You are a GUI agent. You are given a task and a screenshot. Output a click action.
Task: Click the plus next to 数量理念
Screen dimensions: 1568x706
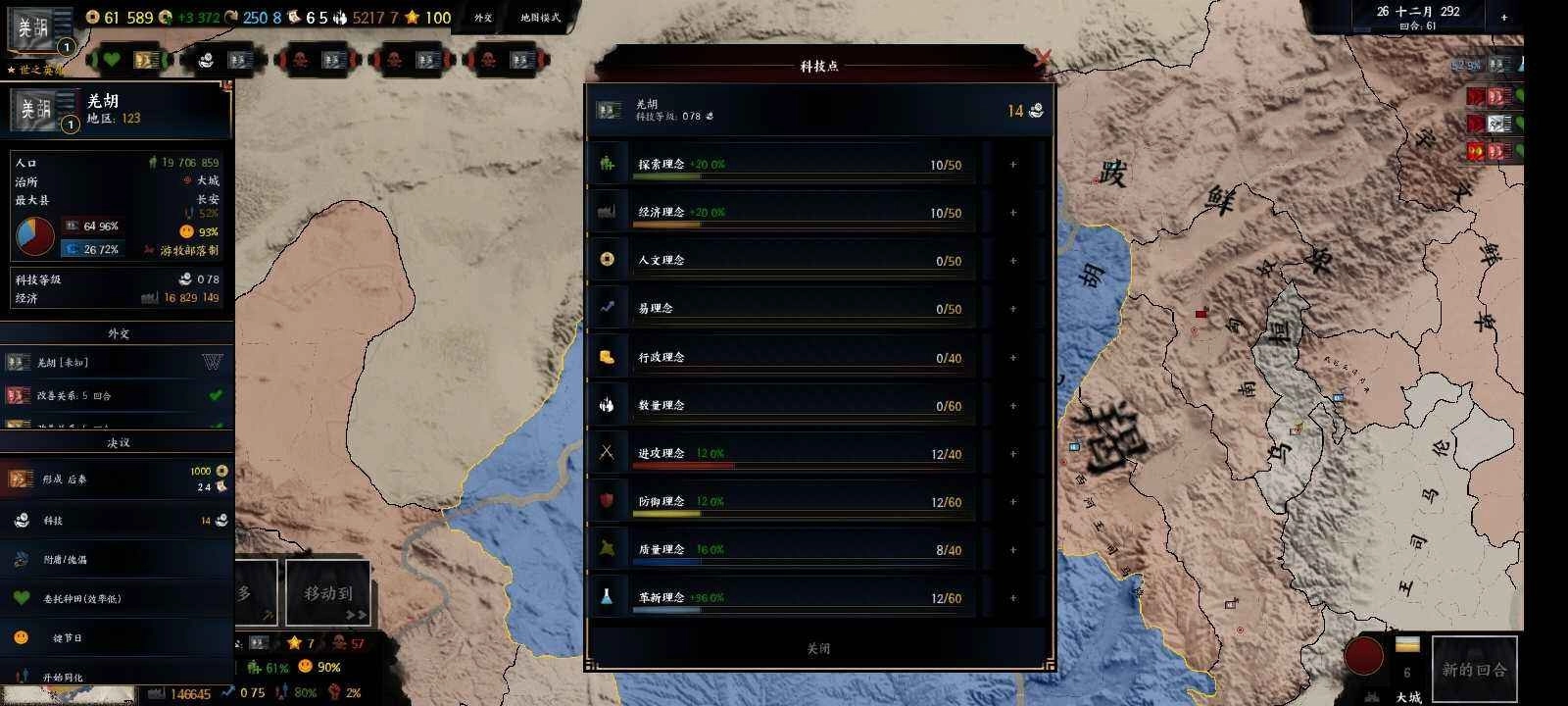(x=1012, y=405)
